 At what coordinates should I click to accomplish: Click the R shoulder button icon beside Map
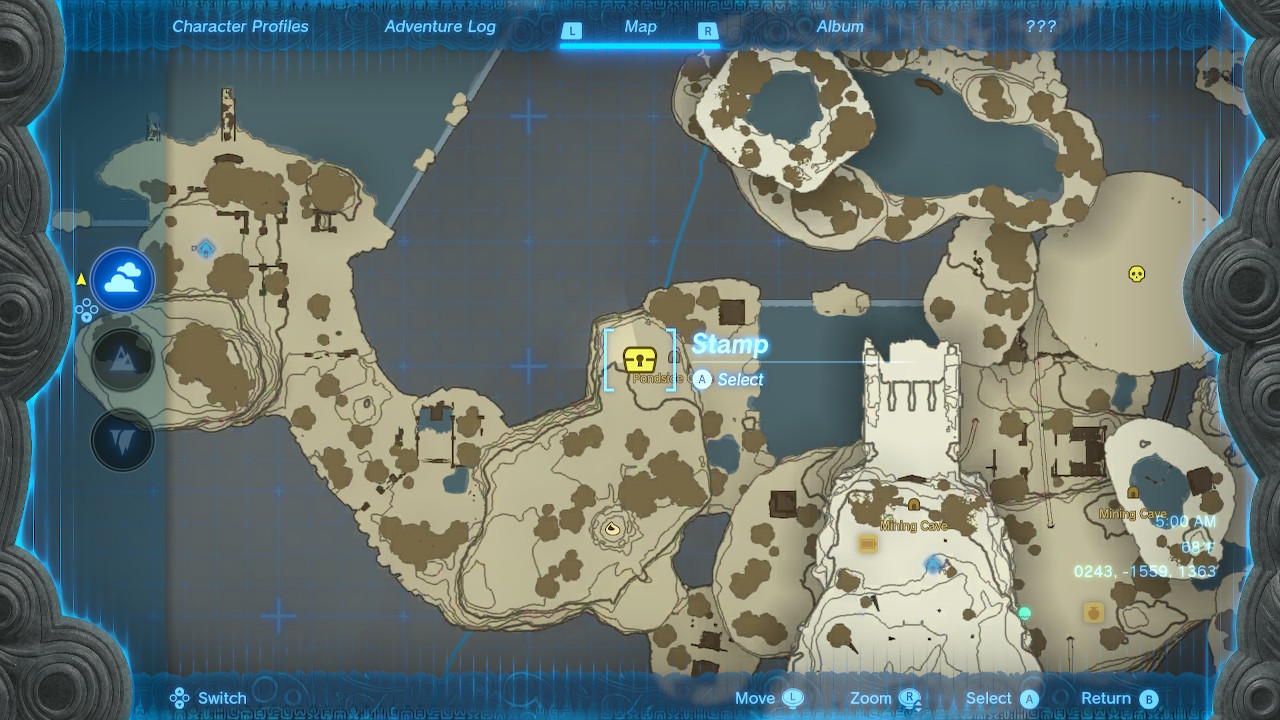(708, 31)
